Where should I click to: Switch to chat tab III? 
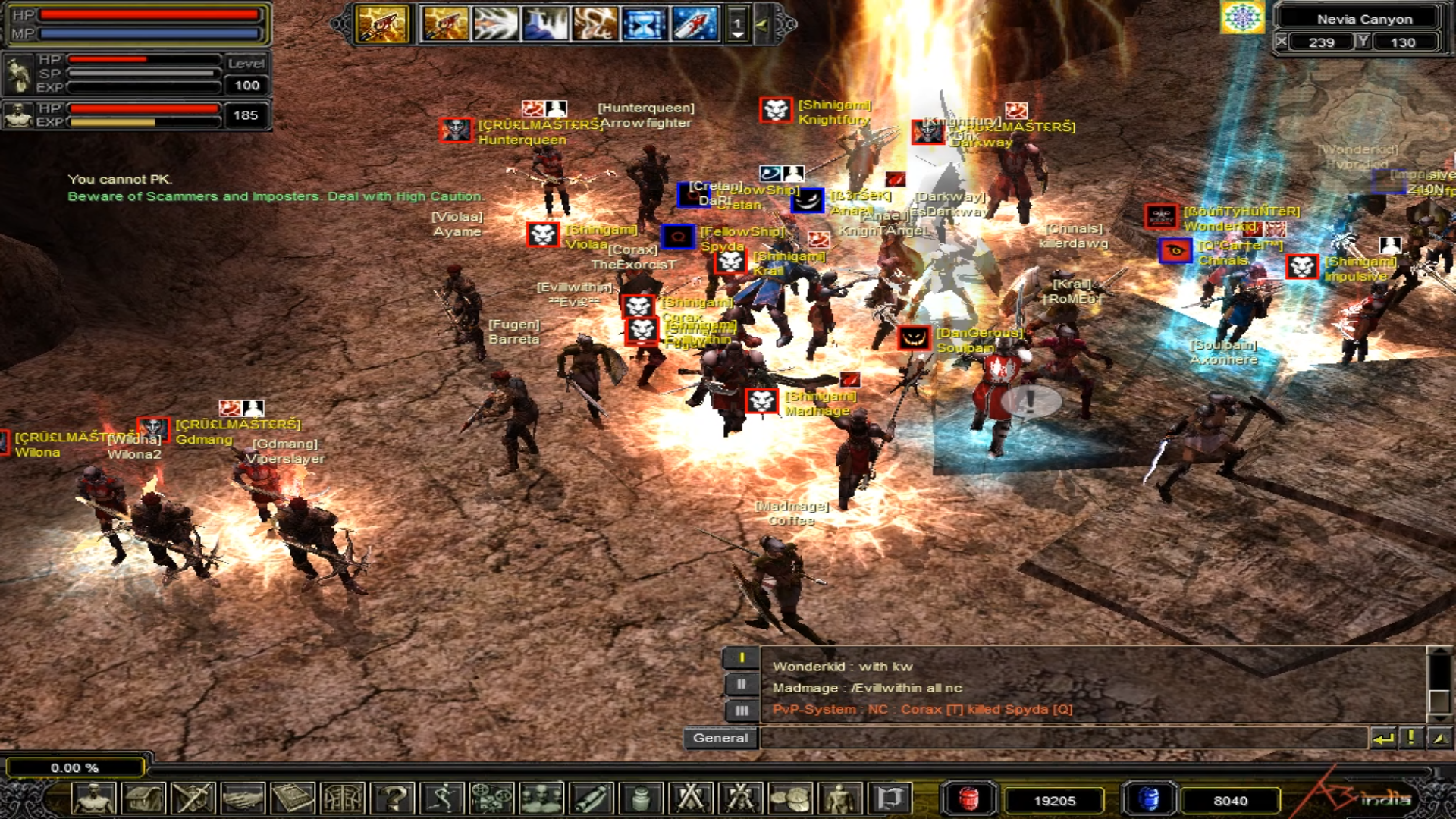(741, 711)
